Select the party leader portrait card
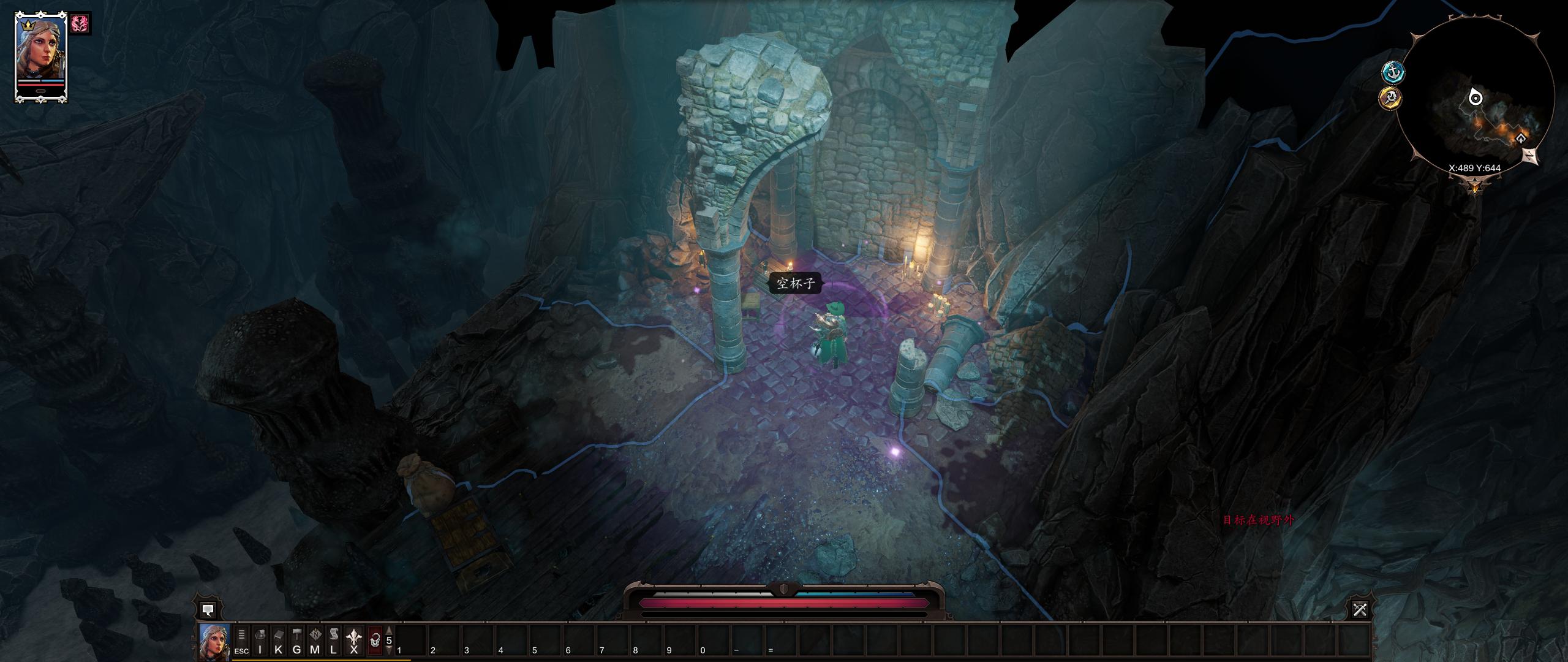This screenshot has width=1568, height=662. click(x=40, y=57)
